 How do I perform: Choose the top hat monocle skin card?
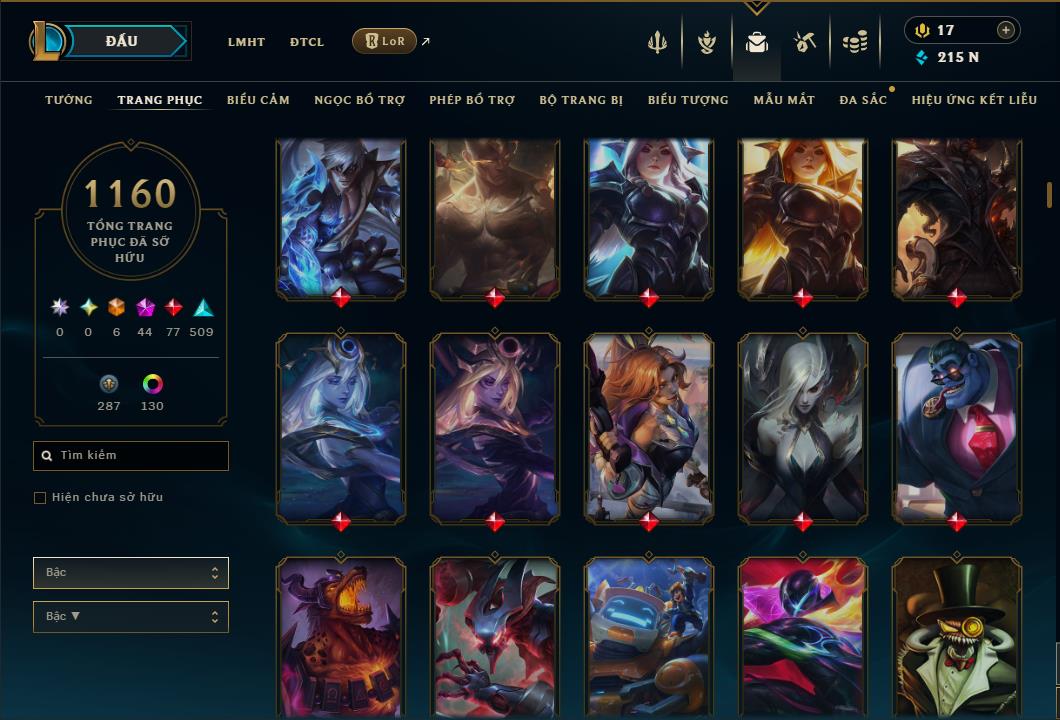[957, 640]
